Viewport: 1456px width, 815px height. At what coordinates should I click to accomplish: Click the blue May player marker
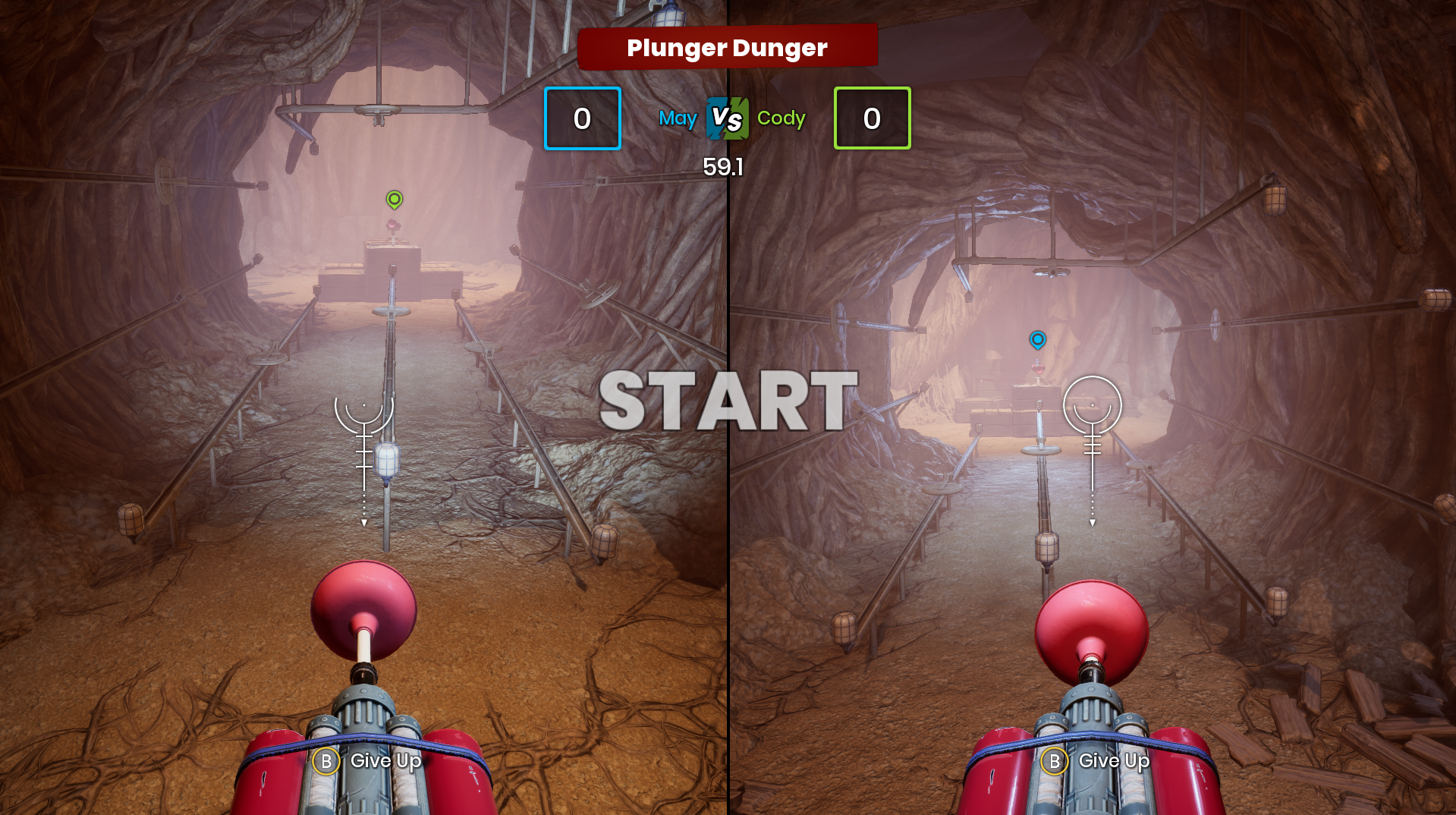pyautogui.click(x=1037, y=340)
